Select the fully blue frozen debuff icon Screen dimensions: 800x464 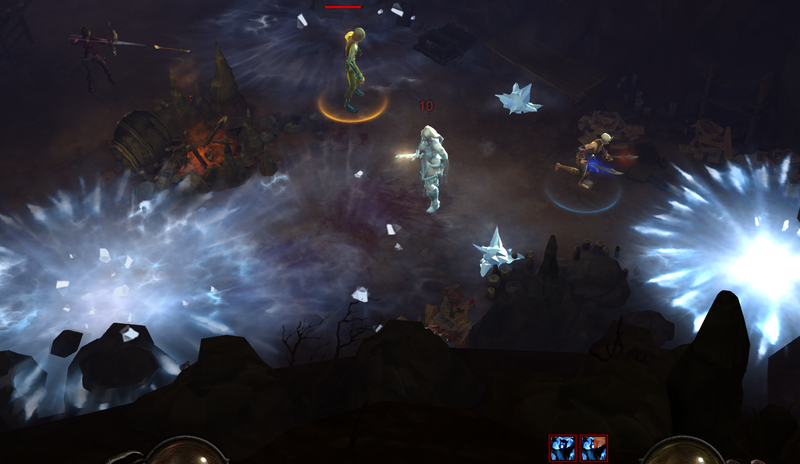562,447
